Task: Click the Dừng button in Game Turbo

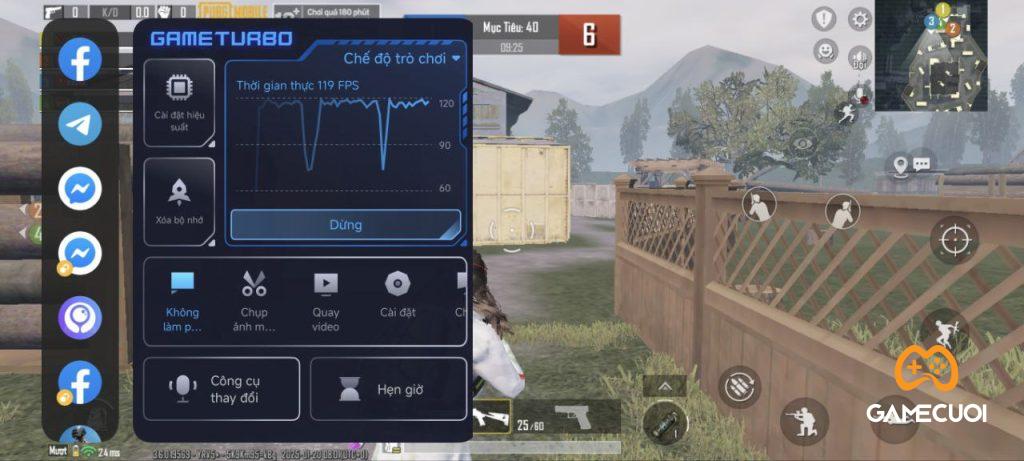Action: (345, 225)
